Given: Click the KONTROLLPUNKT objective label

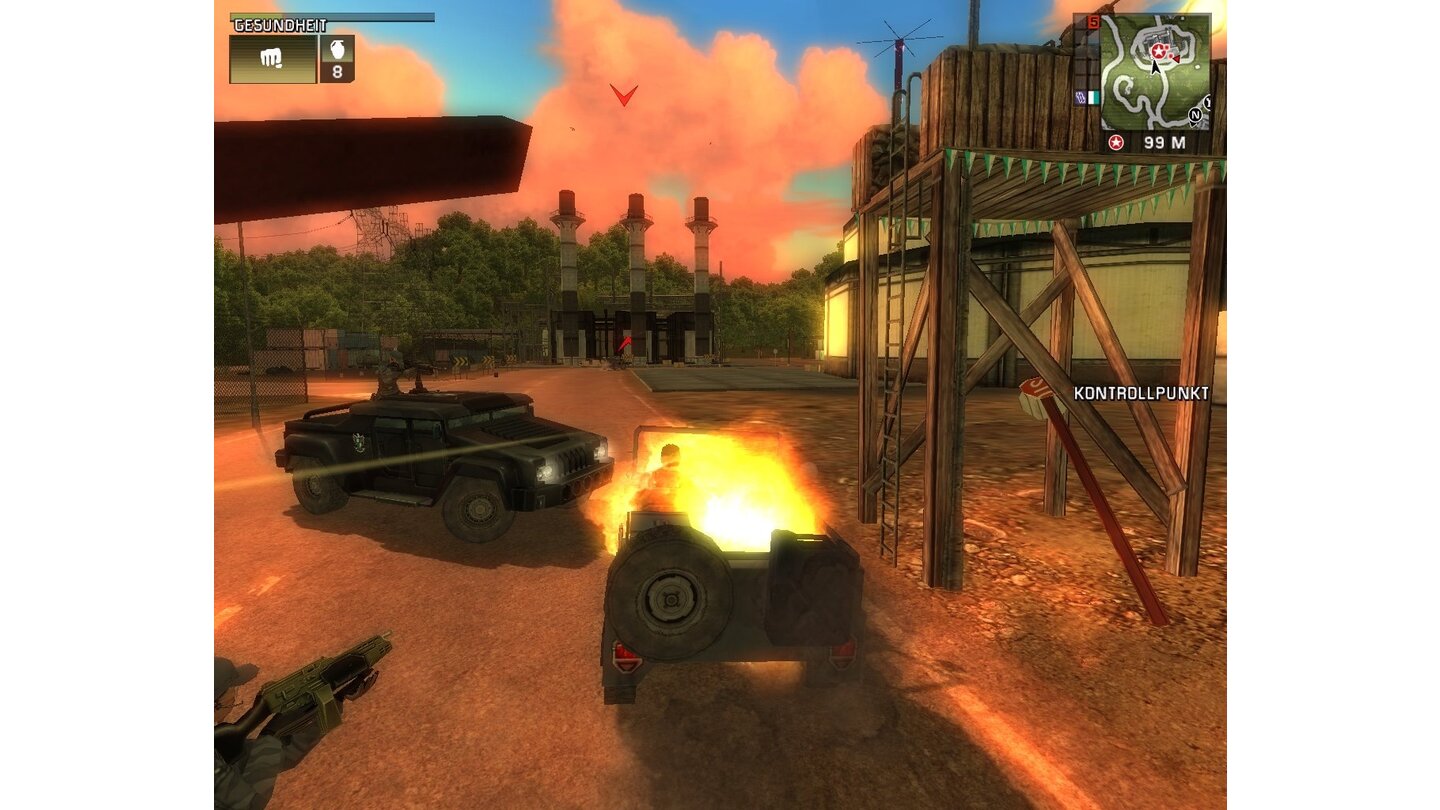Looking at the screenshot, I should (x=1140, y=394).
